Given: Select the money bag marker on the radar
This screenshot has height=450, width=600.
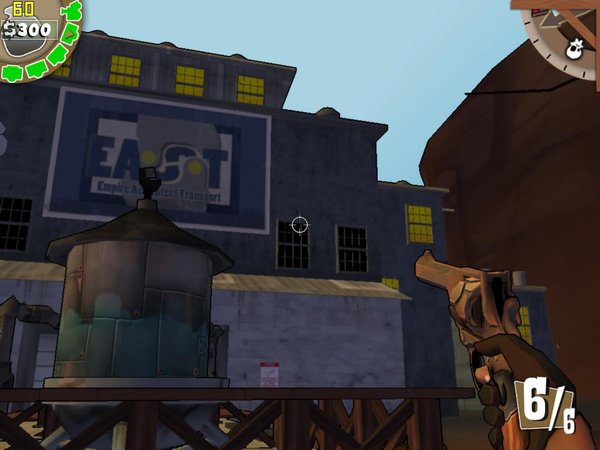Looking at the screenshot, I should 576,46.
